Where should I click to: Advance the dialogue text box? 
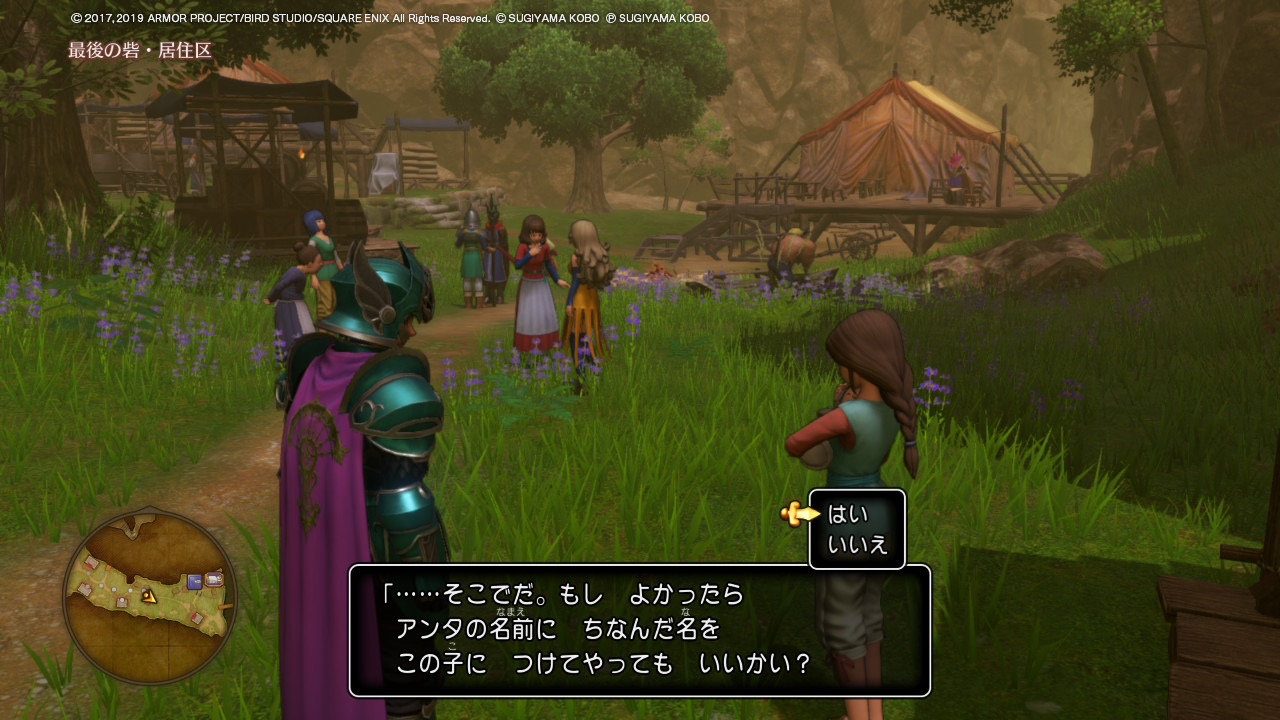639,630
